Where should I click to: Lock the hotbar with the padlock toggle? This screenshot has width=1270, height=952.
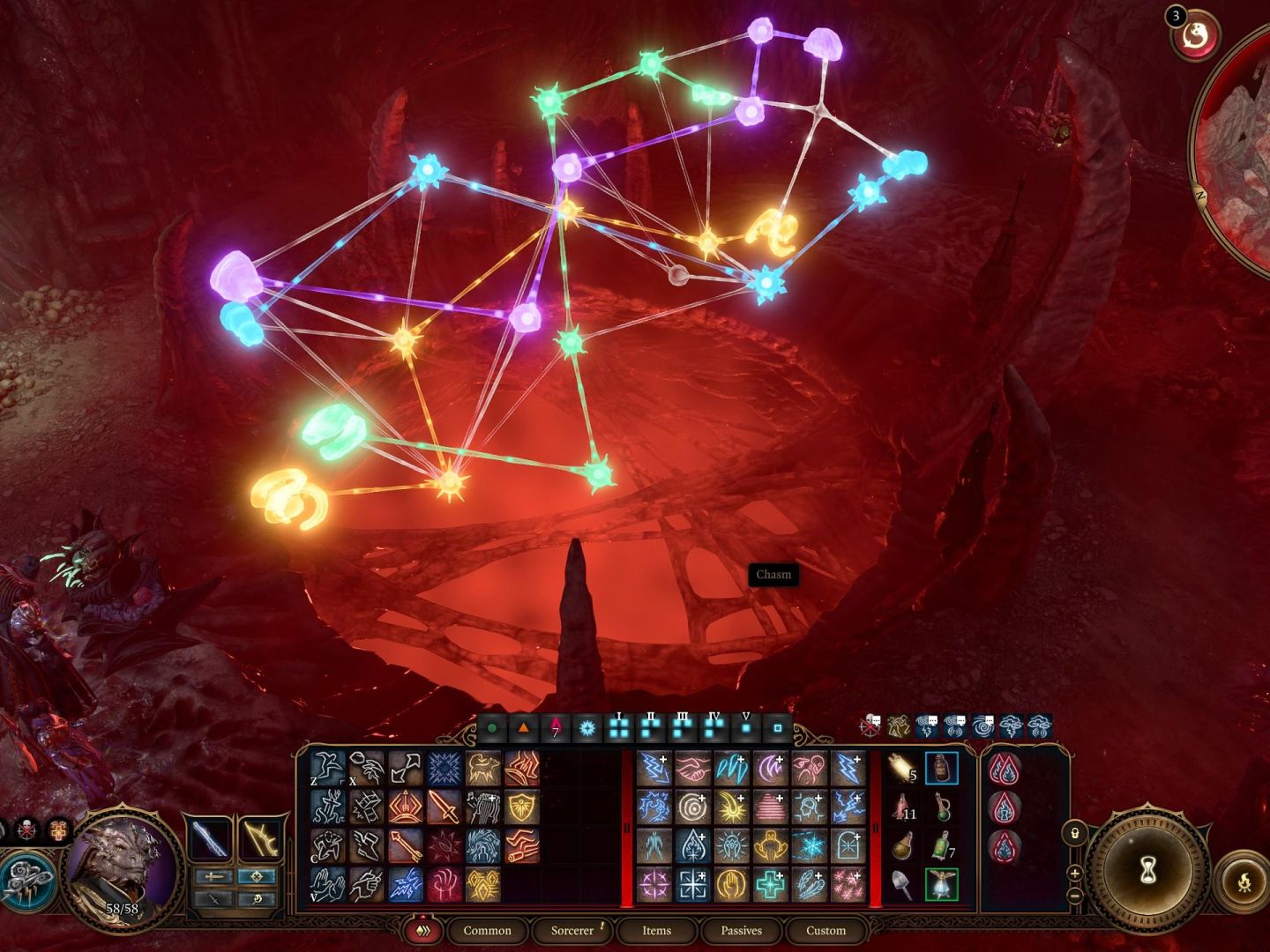click(1075, 834)
